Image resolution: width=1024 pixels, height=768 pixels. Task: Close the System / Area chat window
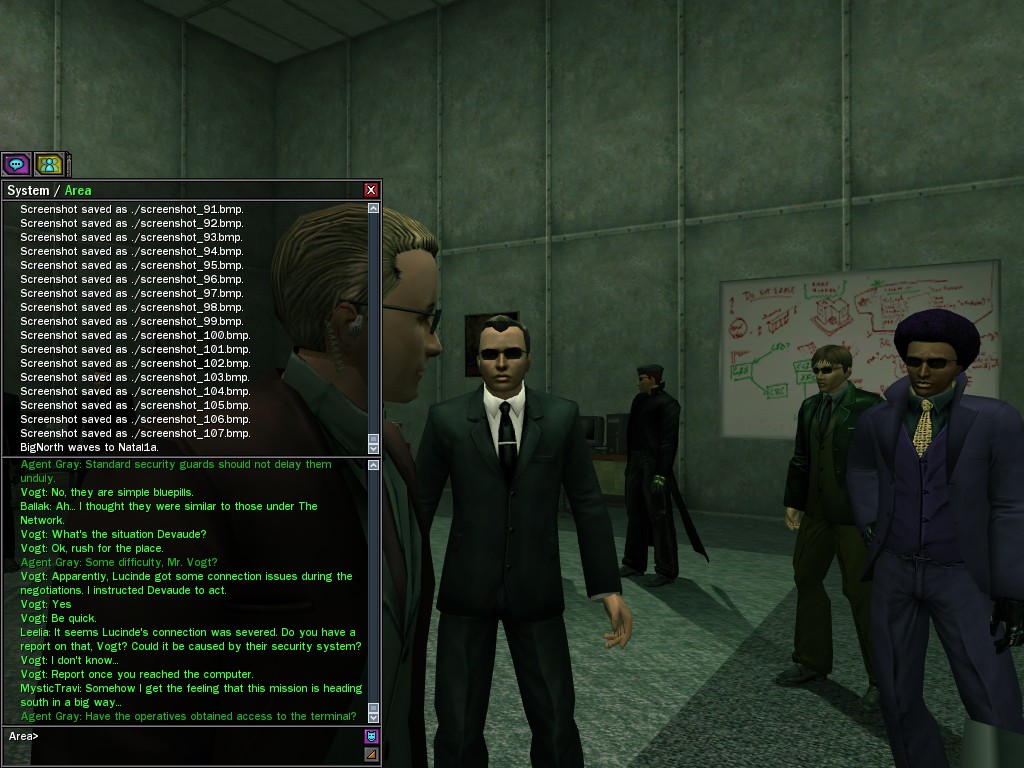coord(371,190)
